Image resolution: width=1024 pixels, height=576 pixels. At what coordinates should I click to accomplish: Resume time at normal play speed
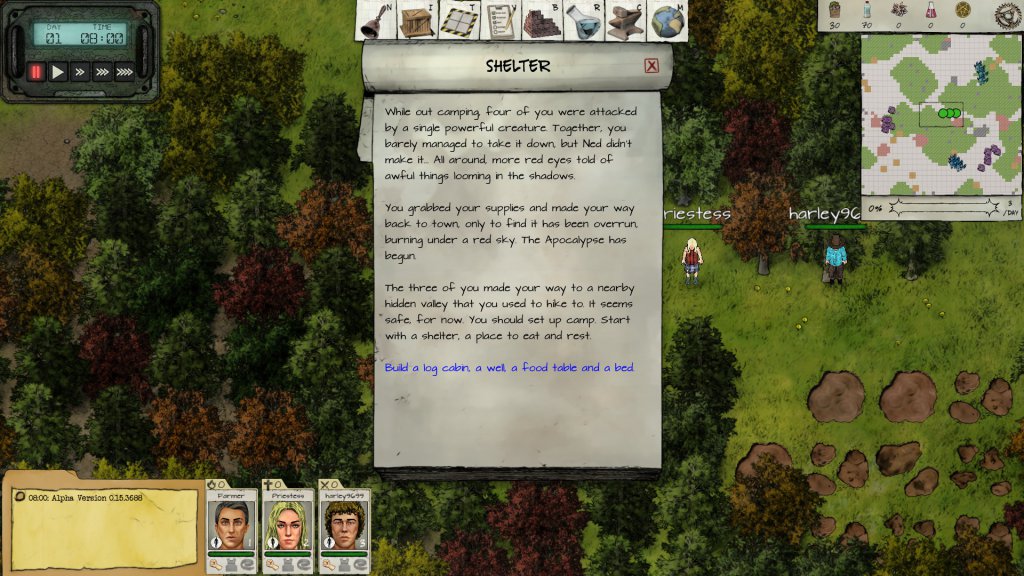click(58, 72)
